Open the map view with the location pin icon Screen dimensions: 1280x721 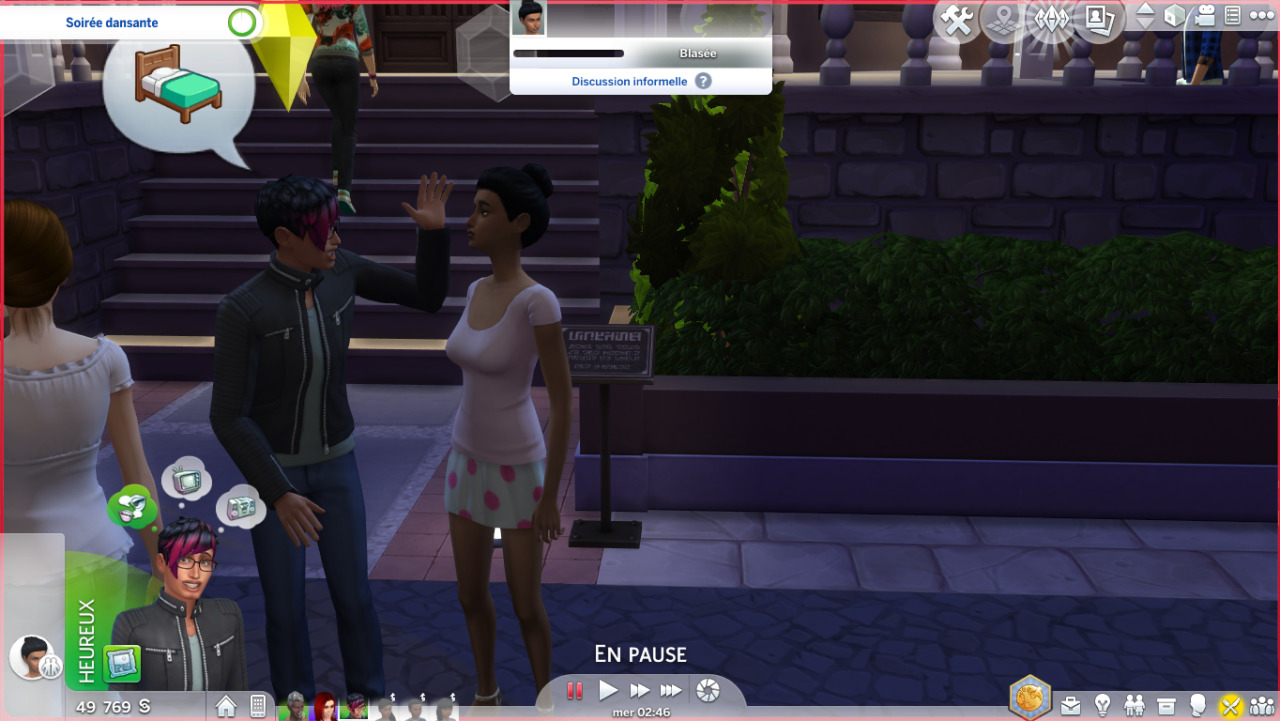(x=1003, y=21)
